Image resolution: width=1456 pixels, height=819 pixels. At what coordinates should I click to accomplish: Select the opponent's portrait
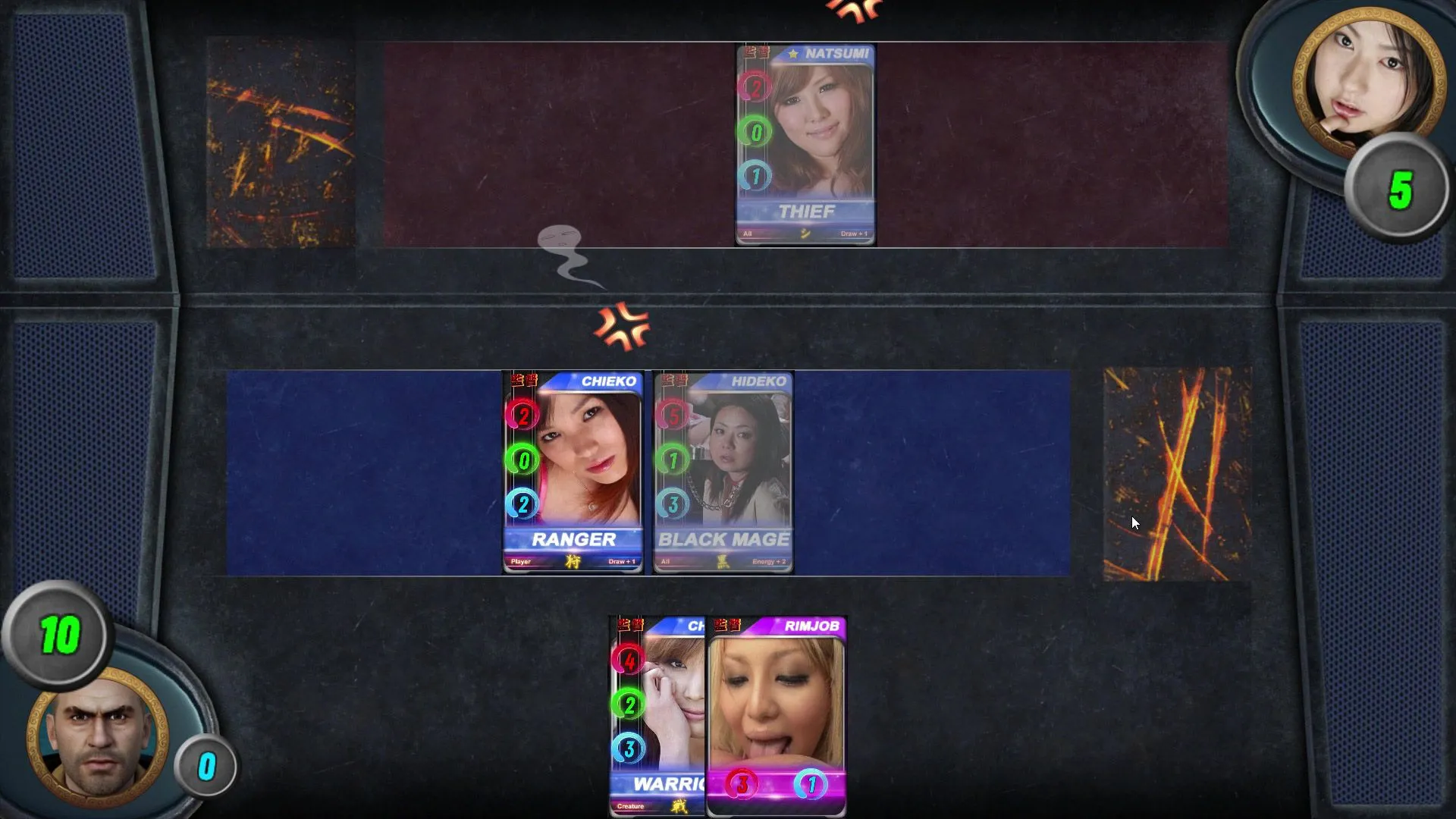coord(1368,76)
